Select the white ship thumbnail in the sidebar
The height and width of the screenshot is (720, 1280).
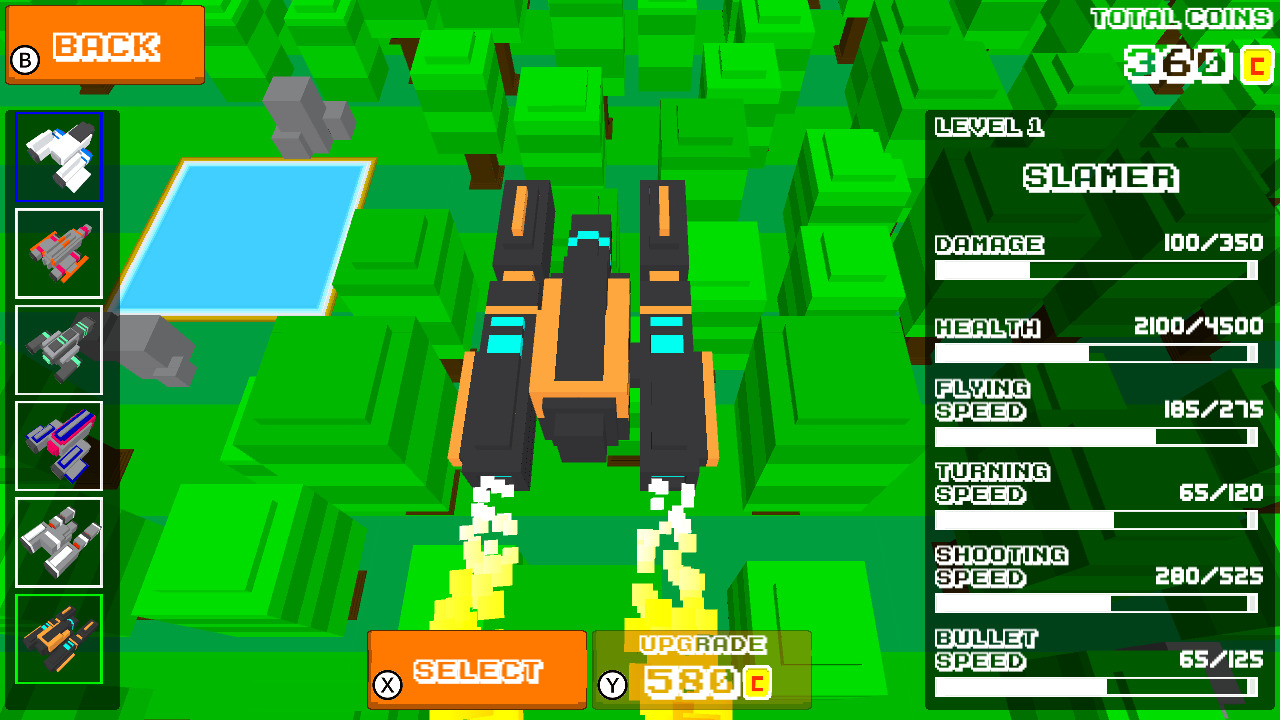[59, 155]
